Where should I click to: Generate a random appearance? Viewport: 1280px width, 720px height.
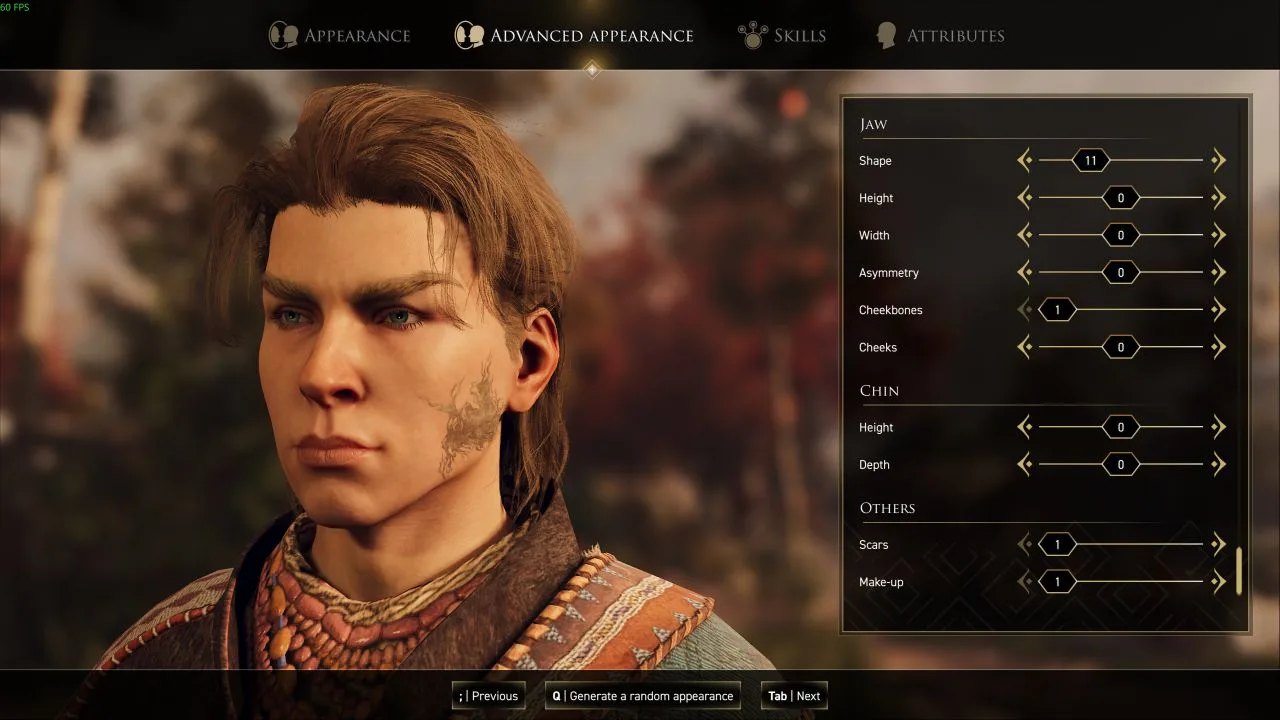click(x=643, y=696)
